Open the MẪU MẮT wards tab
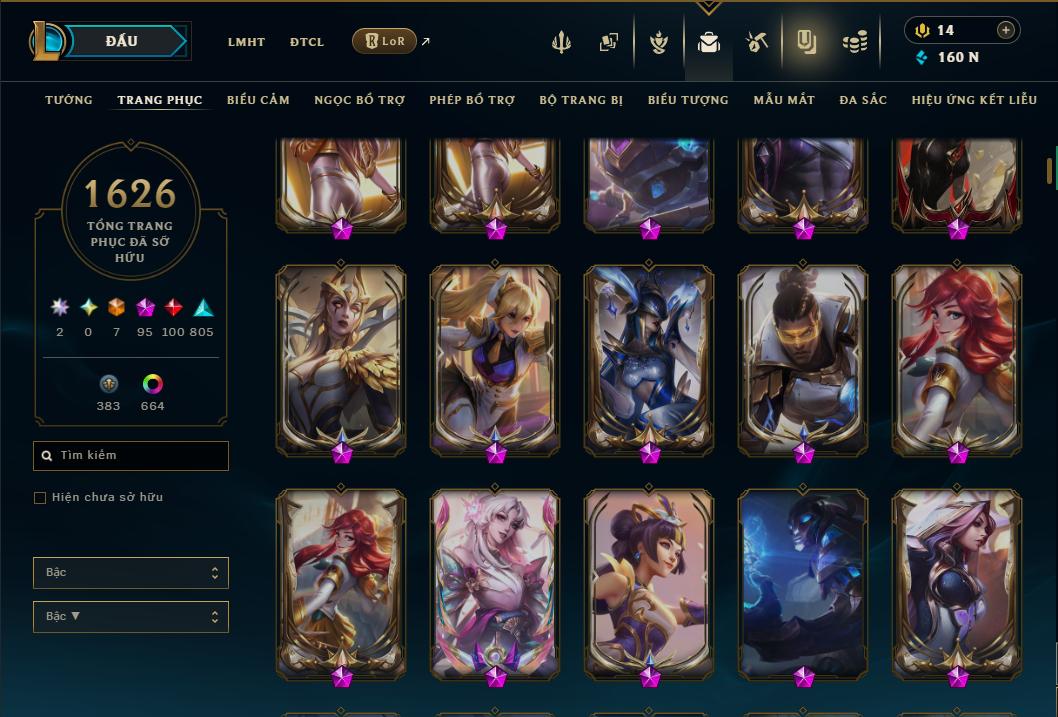1058x717 pixels. [x=784, y=100]
